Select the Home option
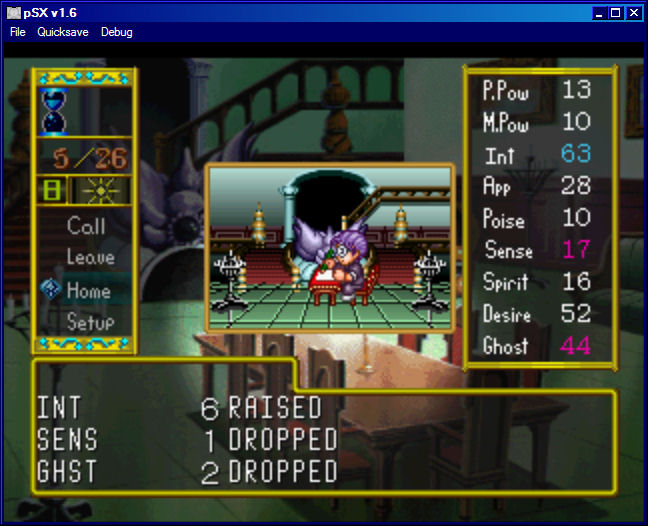The height and width of the screenshot is (526, 648). pyautogui.click(x=88, y=291)
